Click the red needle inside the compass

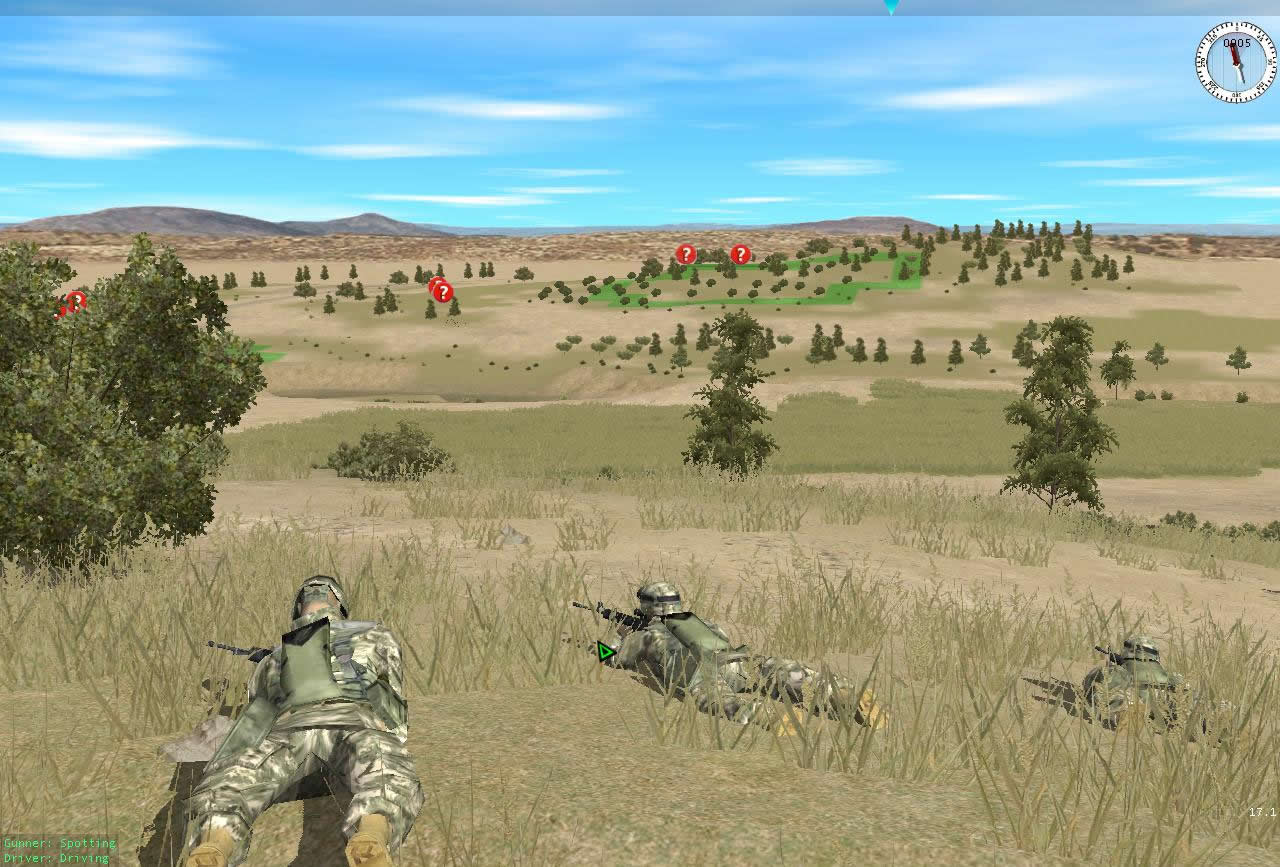point(1235,55)
